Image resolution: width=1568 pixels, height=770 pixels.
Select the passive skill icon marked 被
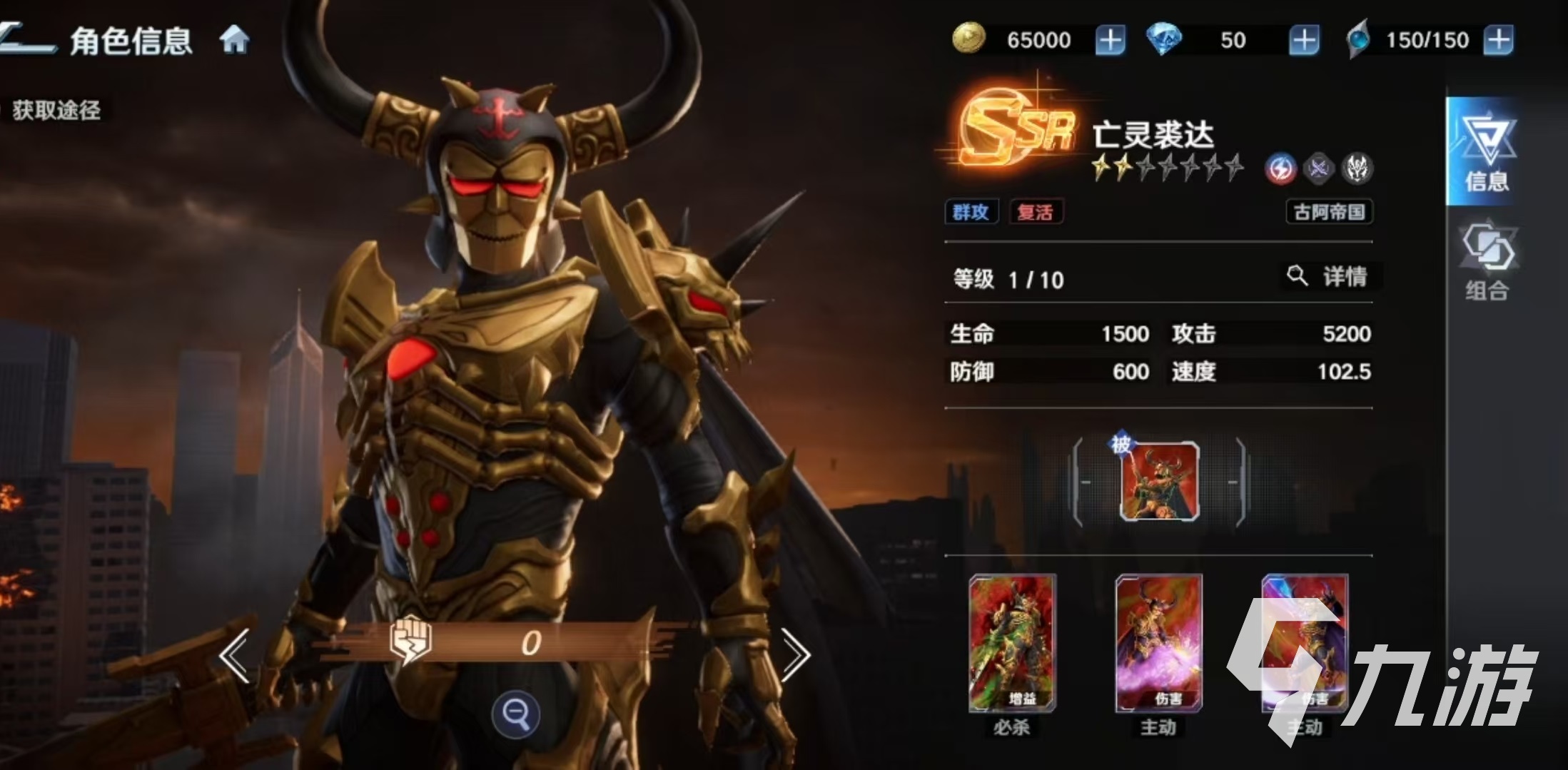[x=1159, y=482]
